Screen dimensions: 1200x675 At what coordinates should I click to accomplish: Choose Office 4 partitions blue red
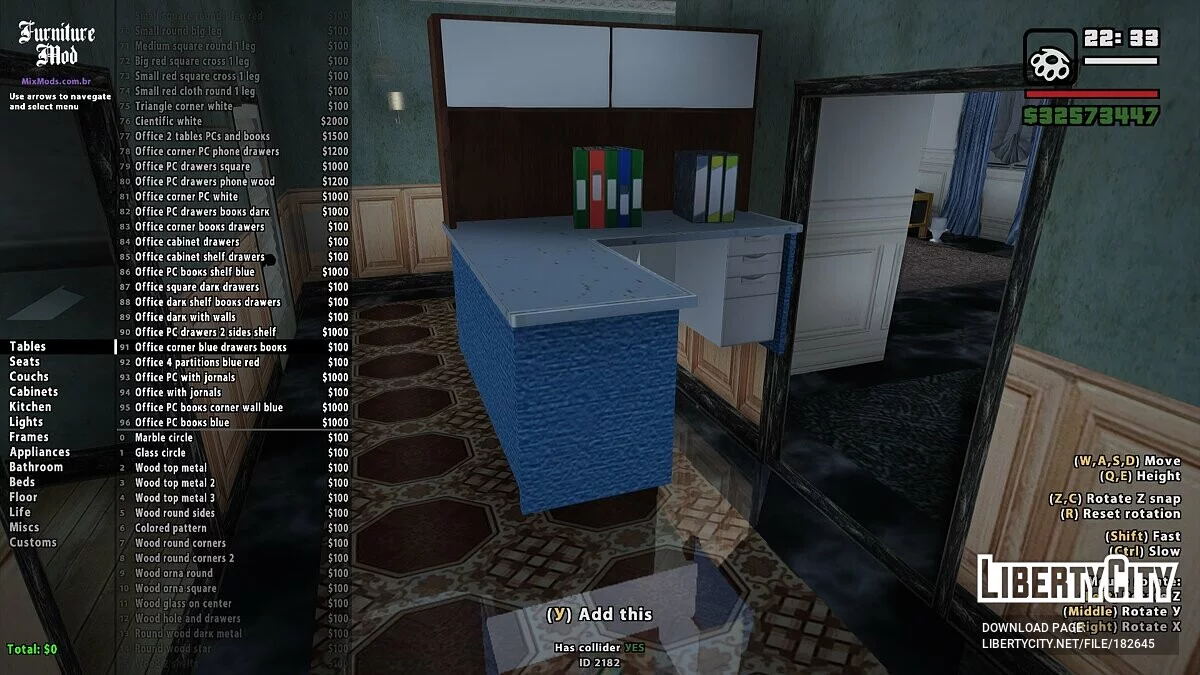[197, 362]
